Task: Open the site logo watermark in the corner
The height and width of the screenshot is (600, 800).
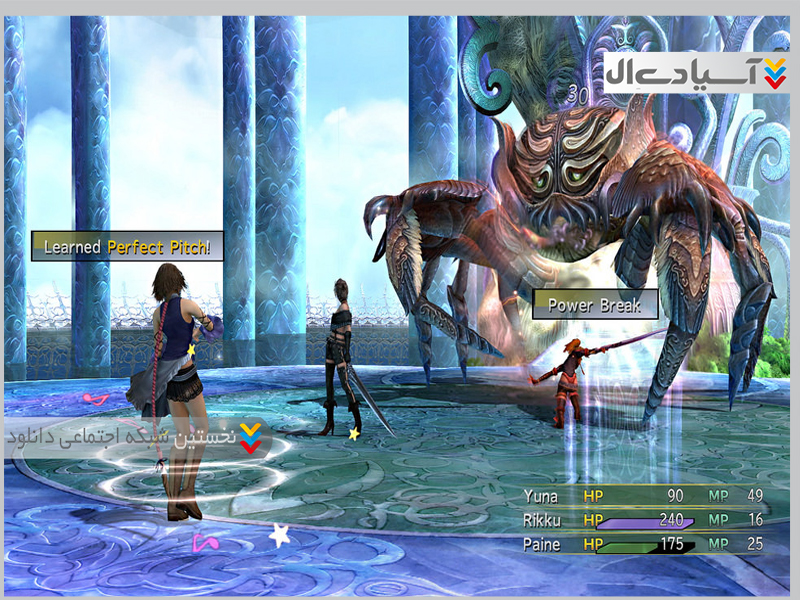Action: (x=697, y=72)
